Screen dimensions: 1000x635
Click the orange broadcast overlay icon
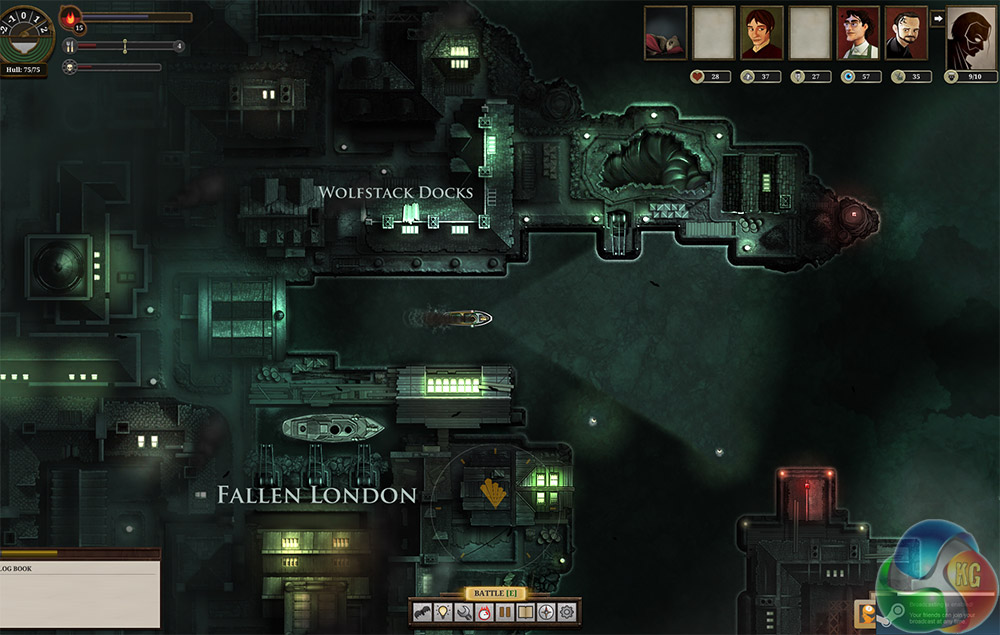[865, 612]
